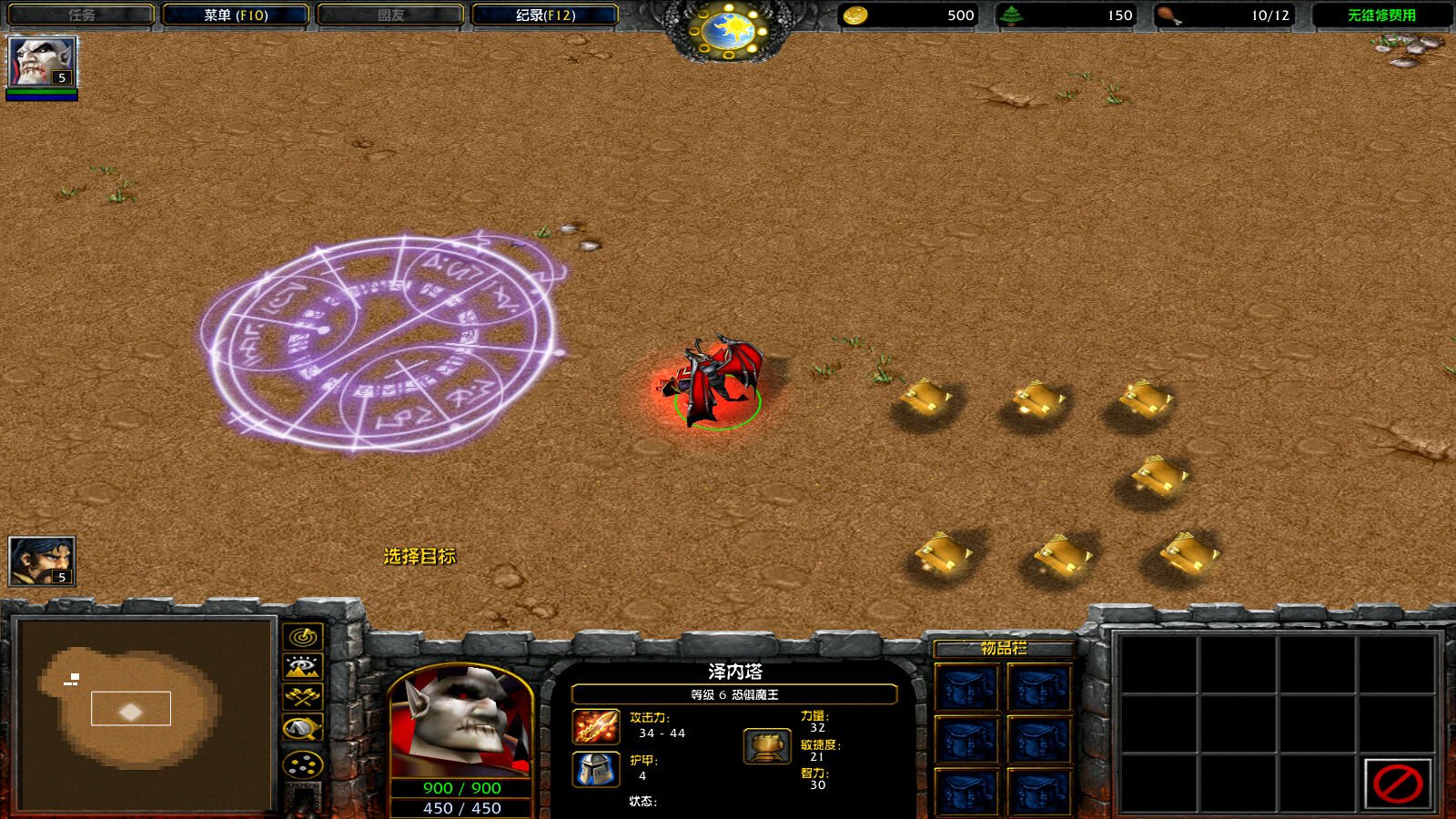Select the Dreadlord hero icon at top-left
The image size is (1456, 819).
point(42,62)
